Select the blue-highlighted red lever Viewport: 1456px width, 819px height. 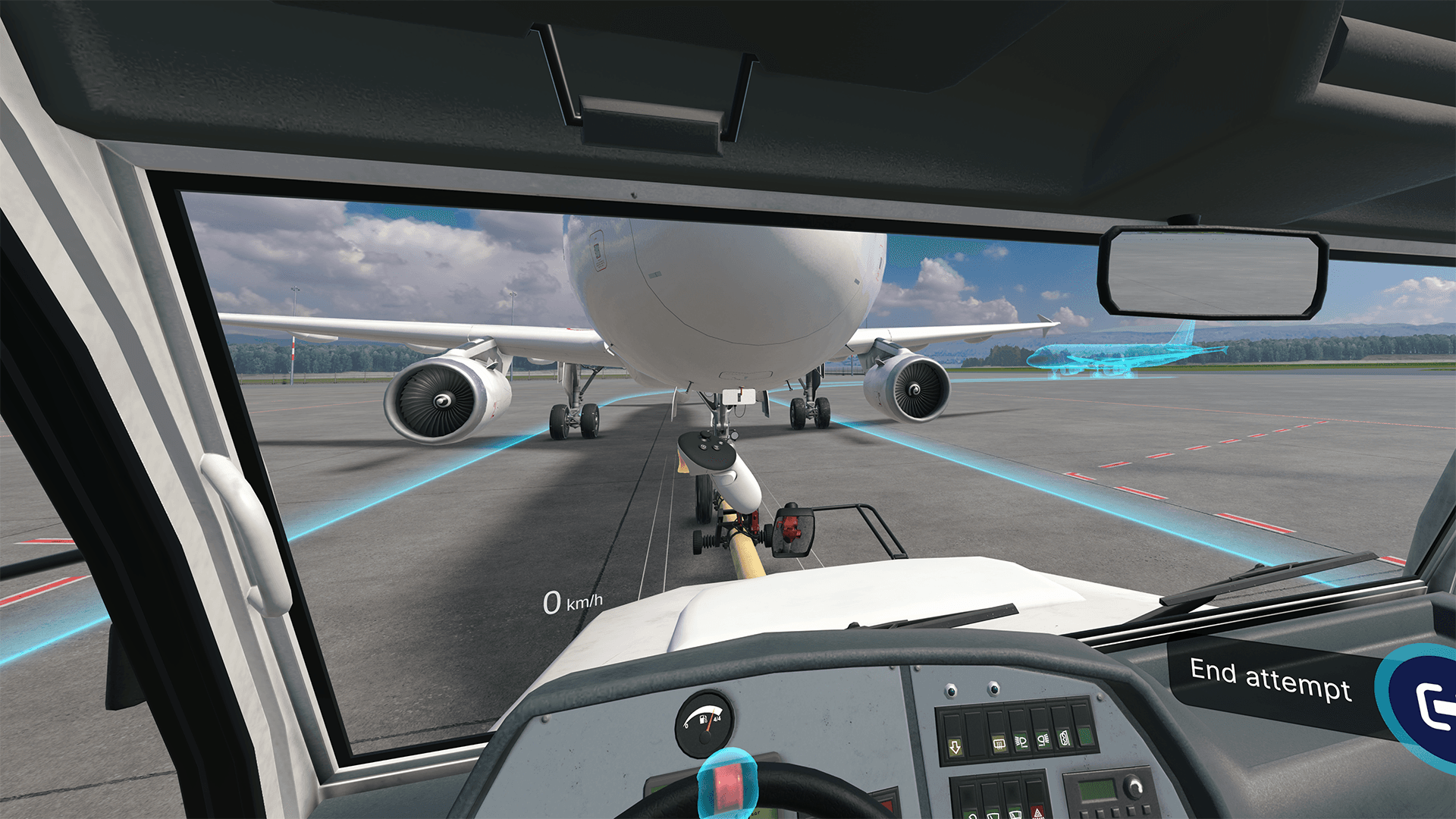click(726, 782)
